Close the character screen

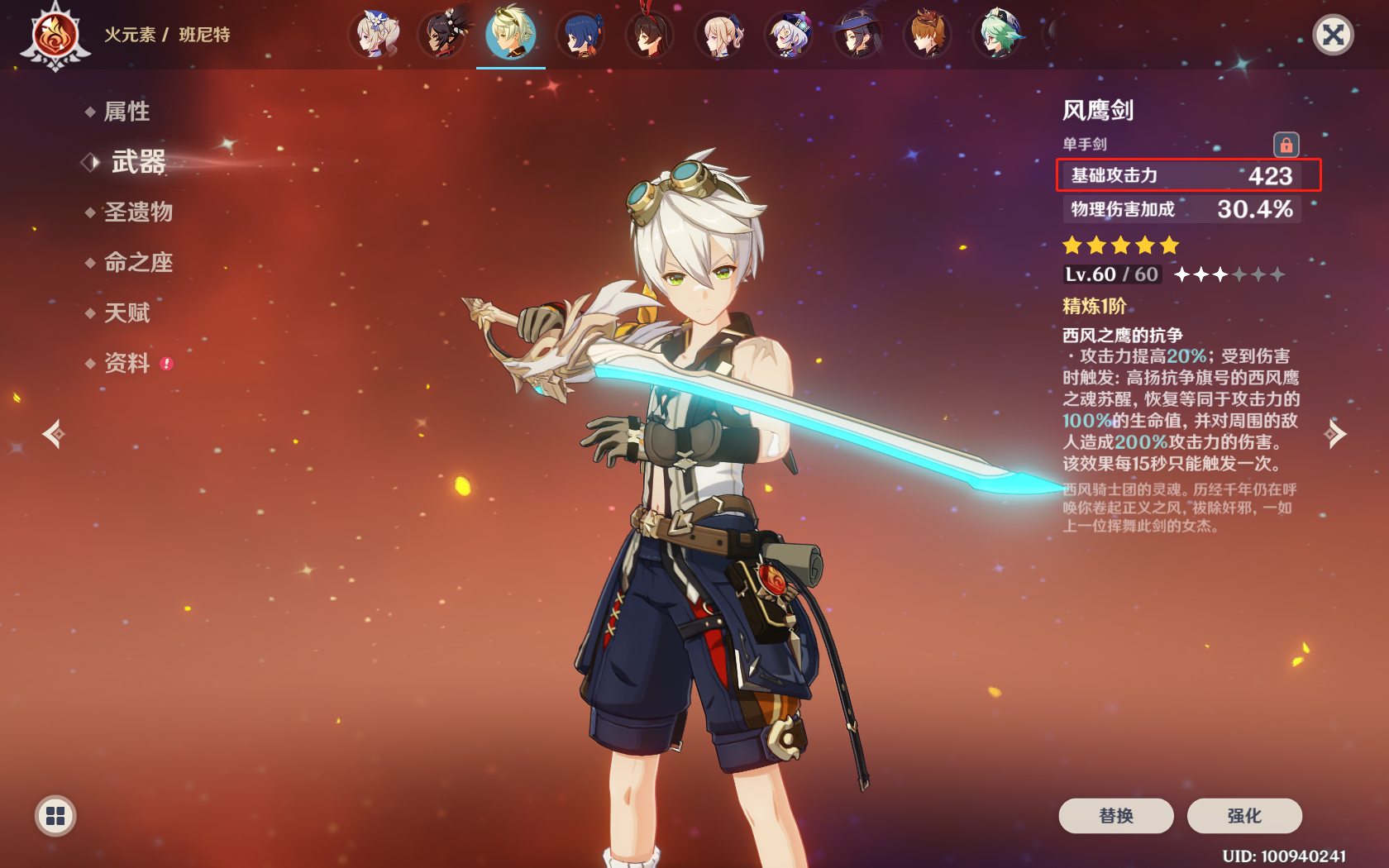[x=1333, y=35]
